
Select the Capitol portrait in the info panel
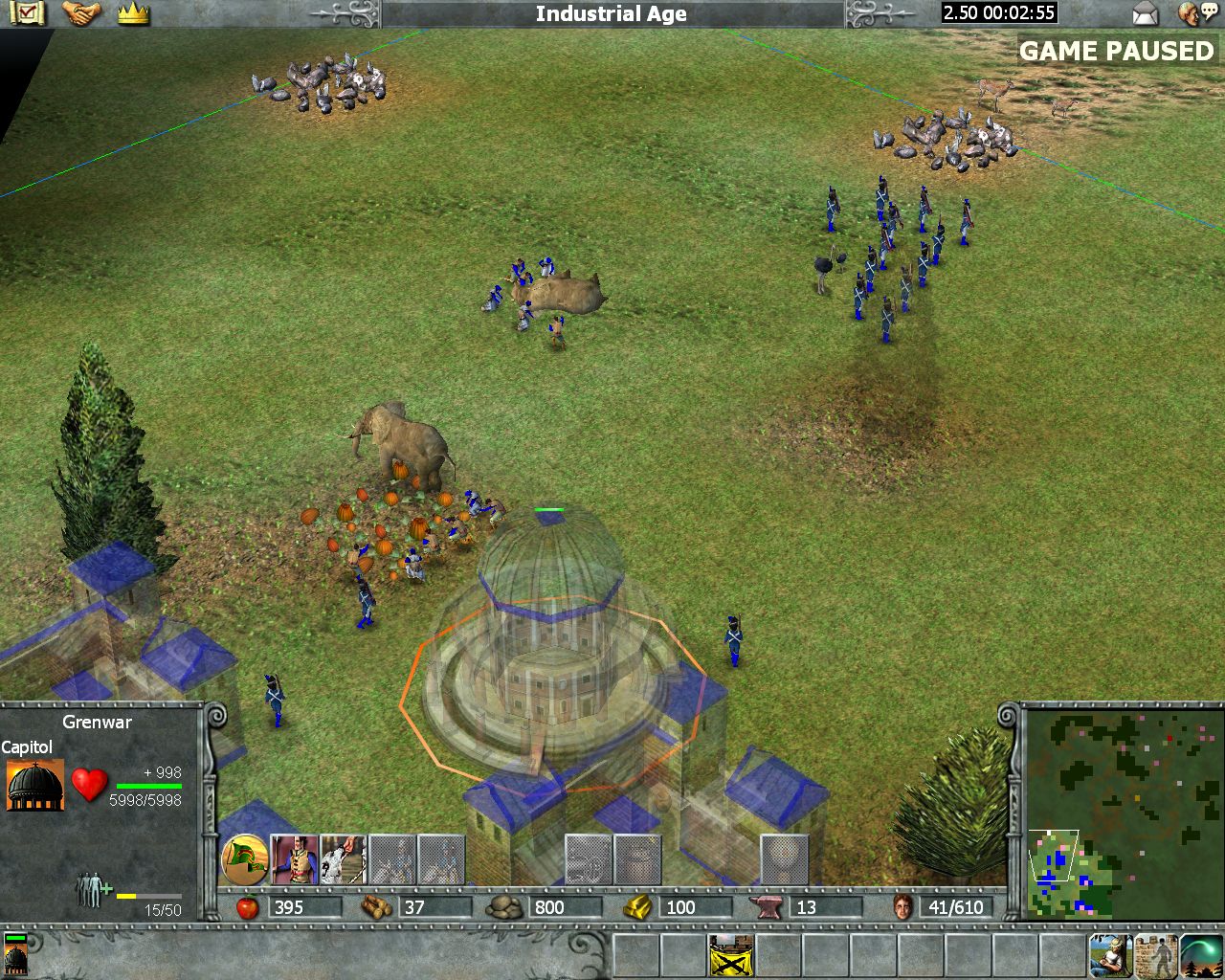coord(35,785)
